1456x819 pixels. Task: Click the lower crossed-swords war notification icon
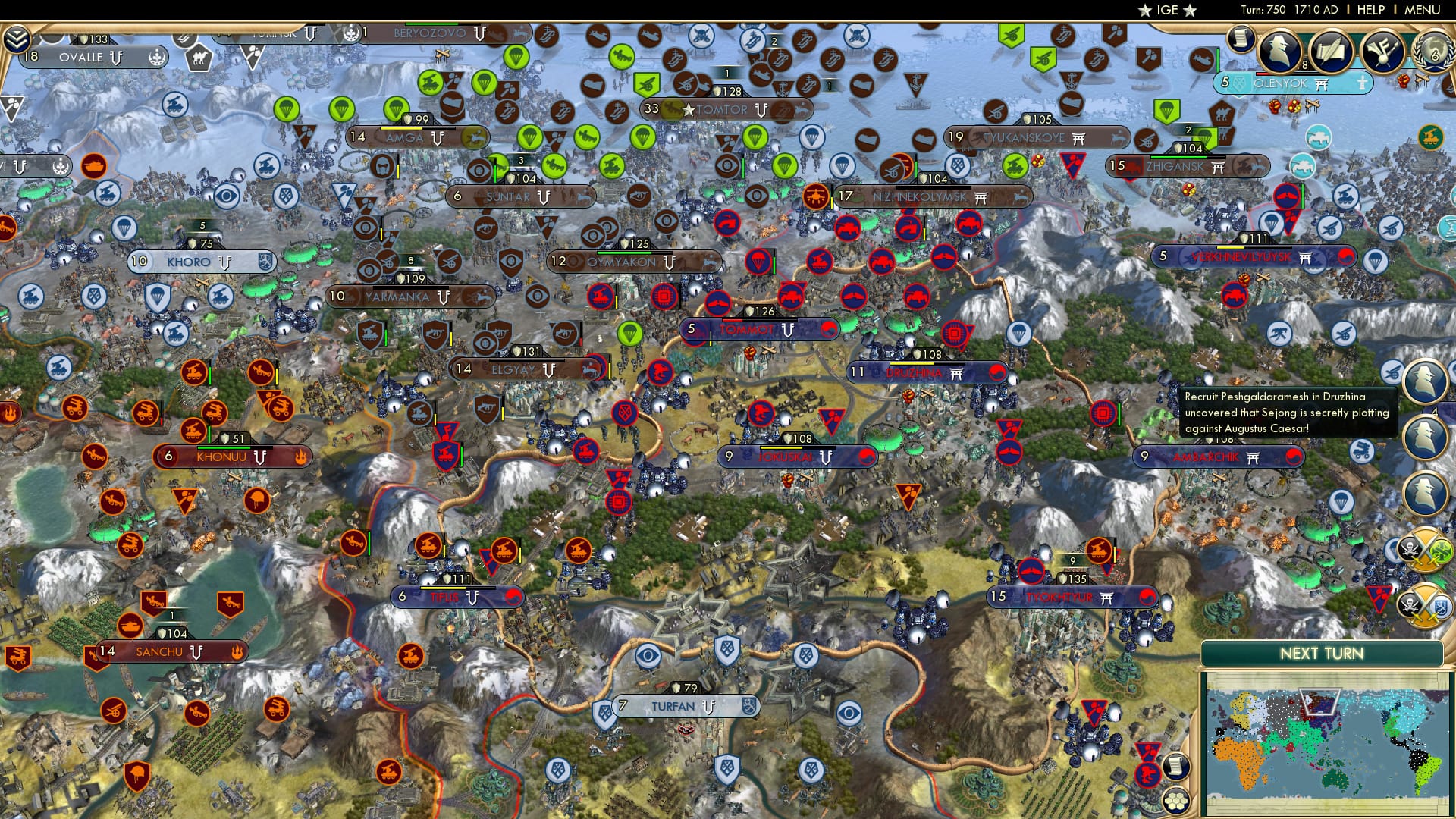click(x=1426, y=606)
